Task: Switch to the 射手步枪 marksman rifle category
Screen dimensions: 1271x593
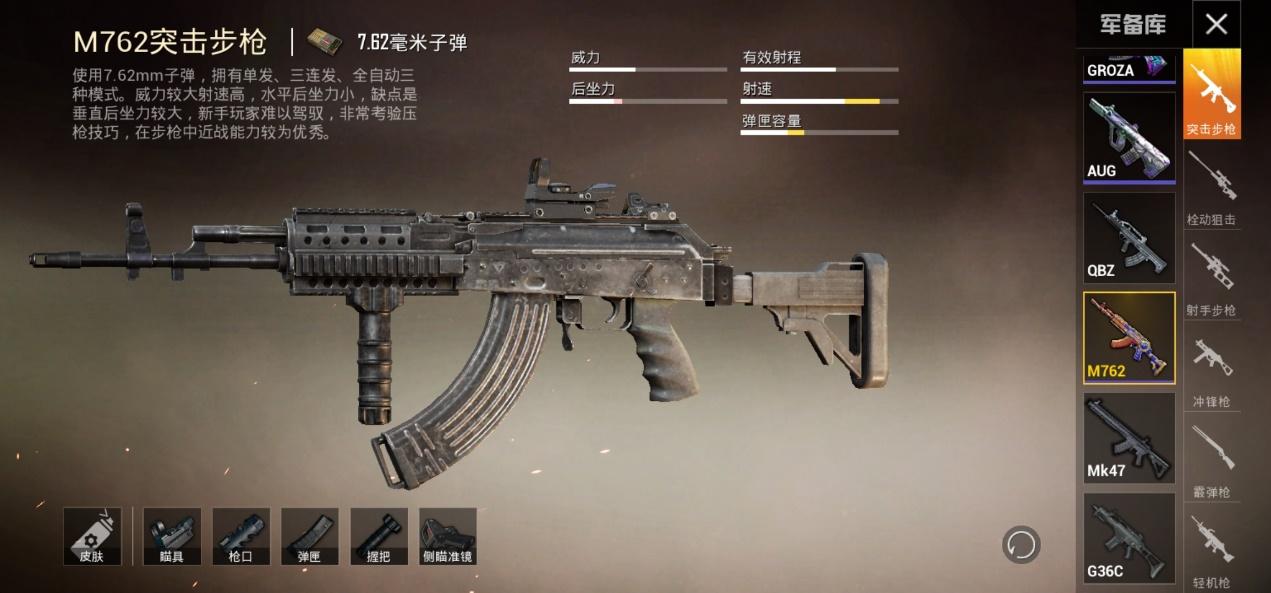Action: (x=1212, y=278)
